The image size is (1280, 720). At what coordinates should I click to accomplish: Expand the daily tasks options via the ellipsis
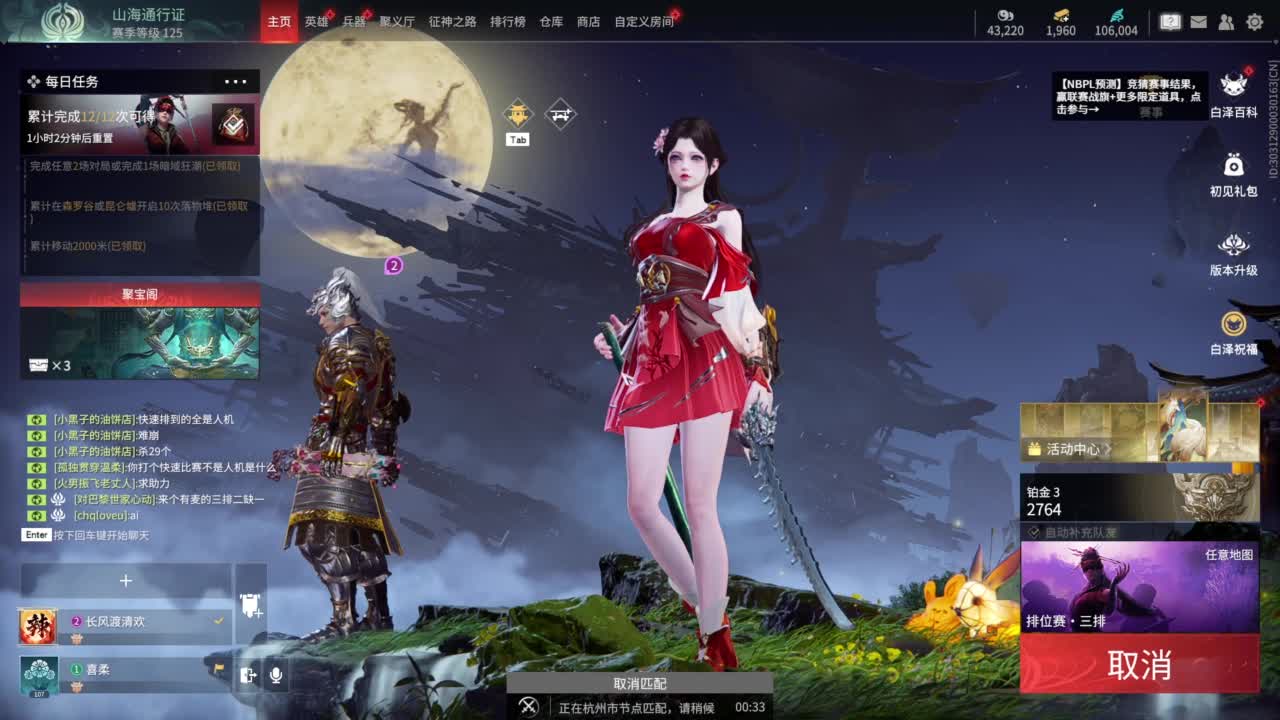coord(235,80)
